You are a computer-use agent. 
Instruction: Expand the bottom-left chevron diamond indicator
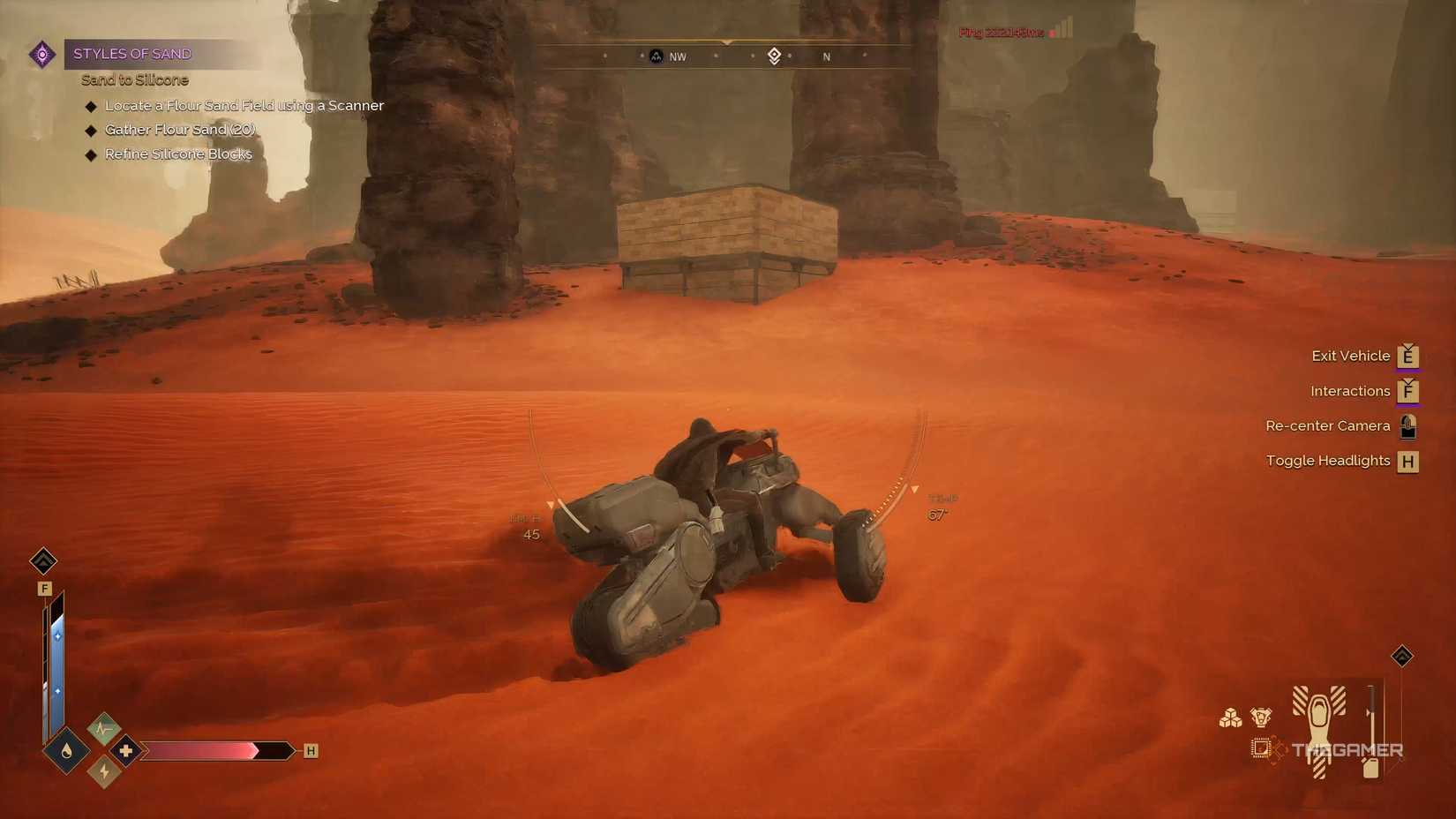point(43,561)
